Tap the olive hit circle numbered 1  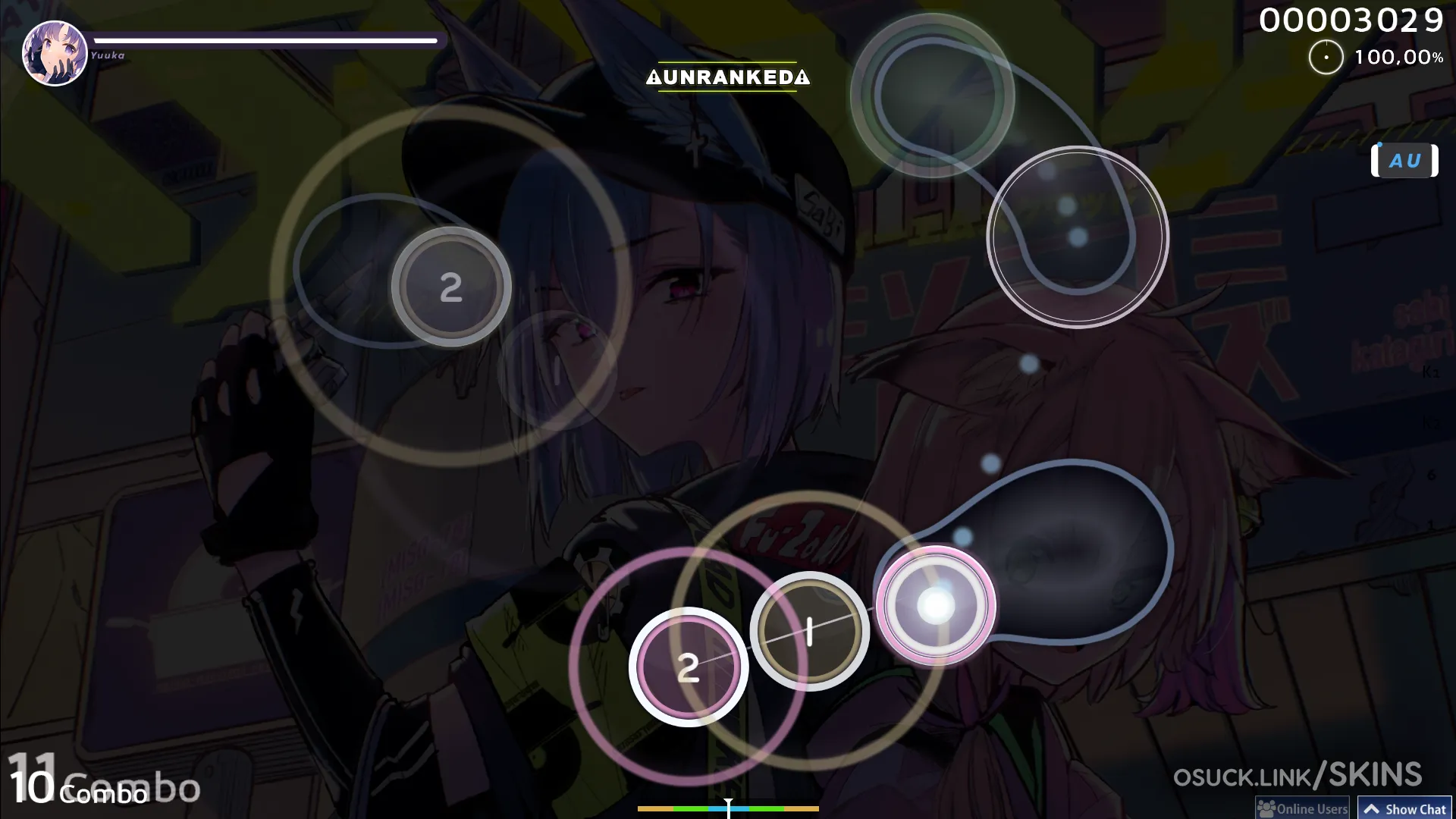[x=809, y=631]
